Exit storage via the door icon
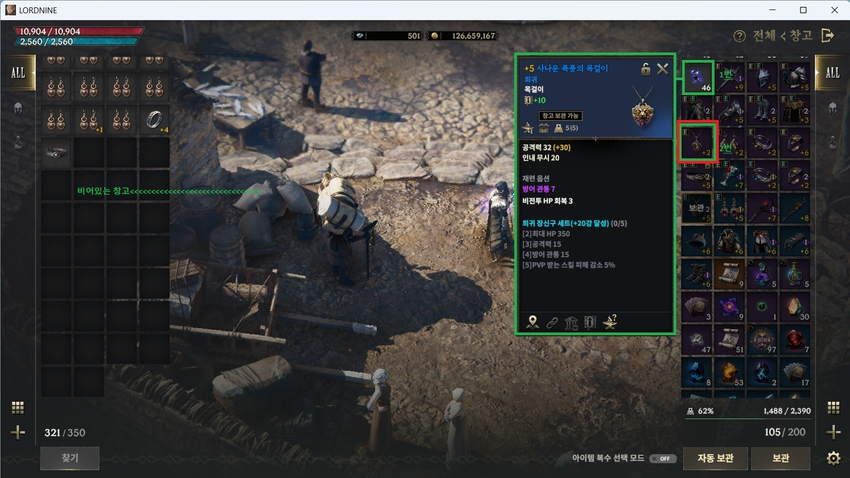Viewport: 850px width, 478px height. point(827,36)
